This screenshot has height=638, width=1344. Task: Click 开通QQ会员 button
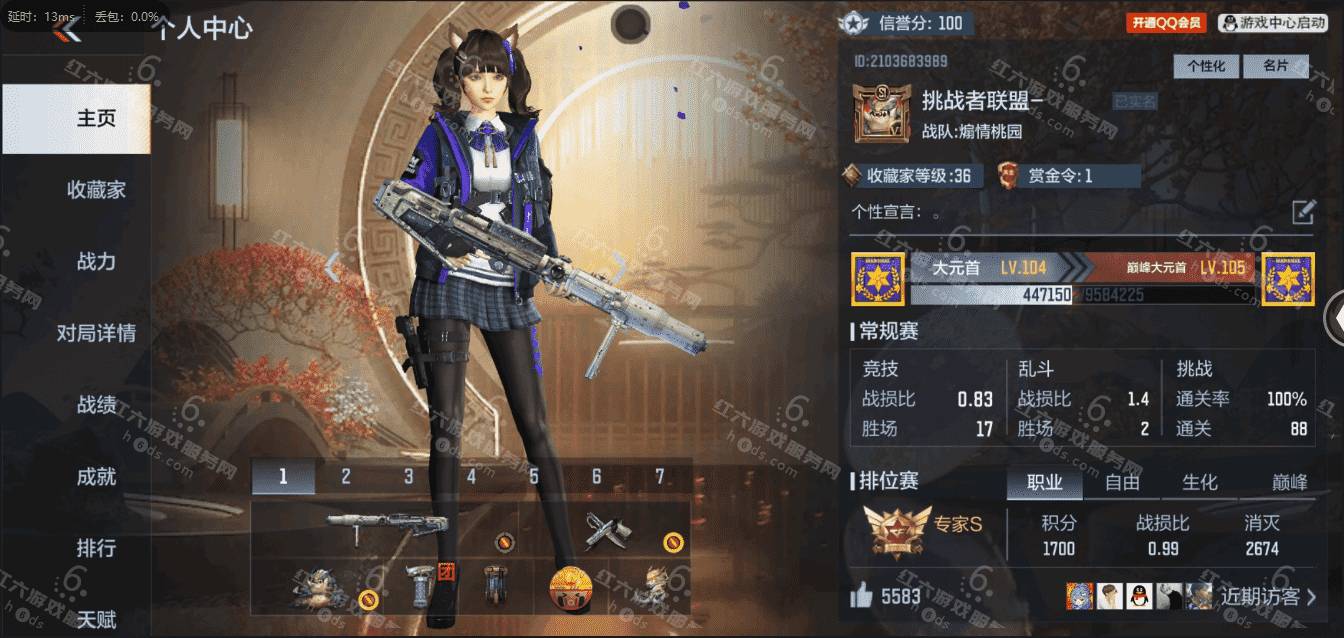tap(1166, 23)
